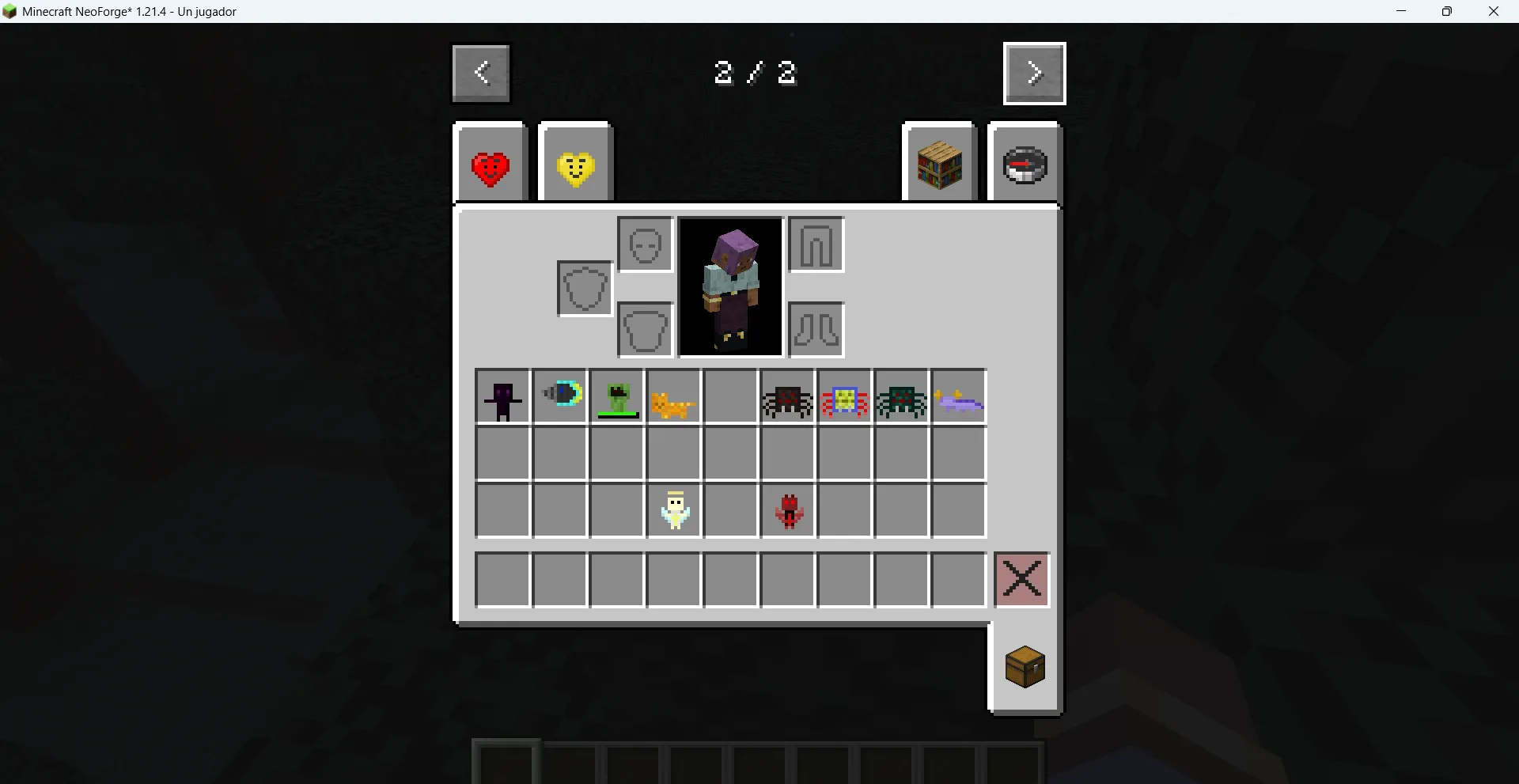Go to previous page with left arrow
The height and width of the screenshot is (784, 1519).
(x=480, y=73)
